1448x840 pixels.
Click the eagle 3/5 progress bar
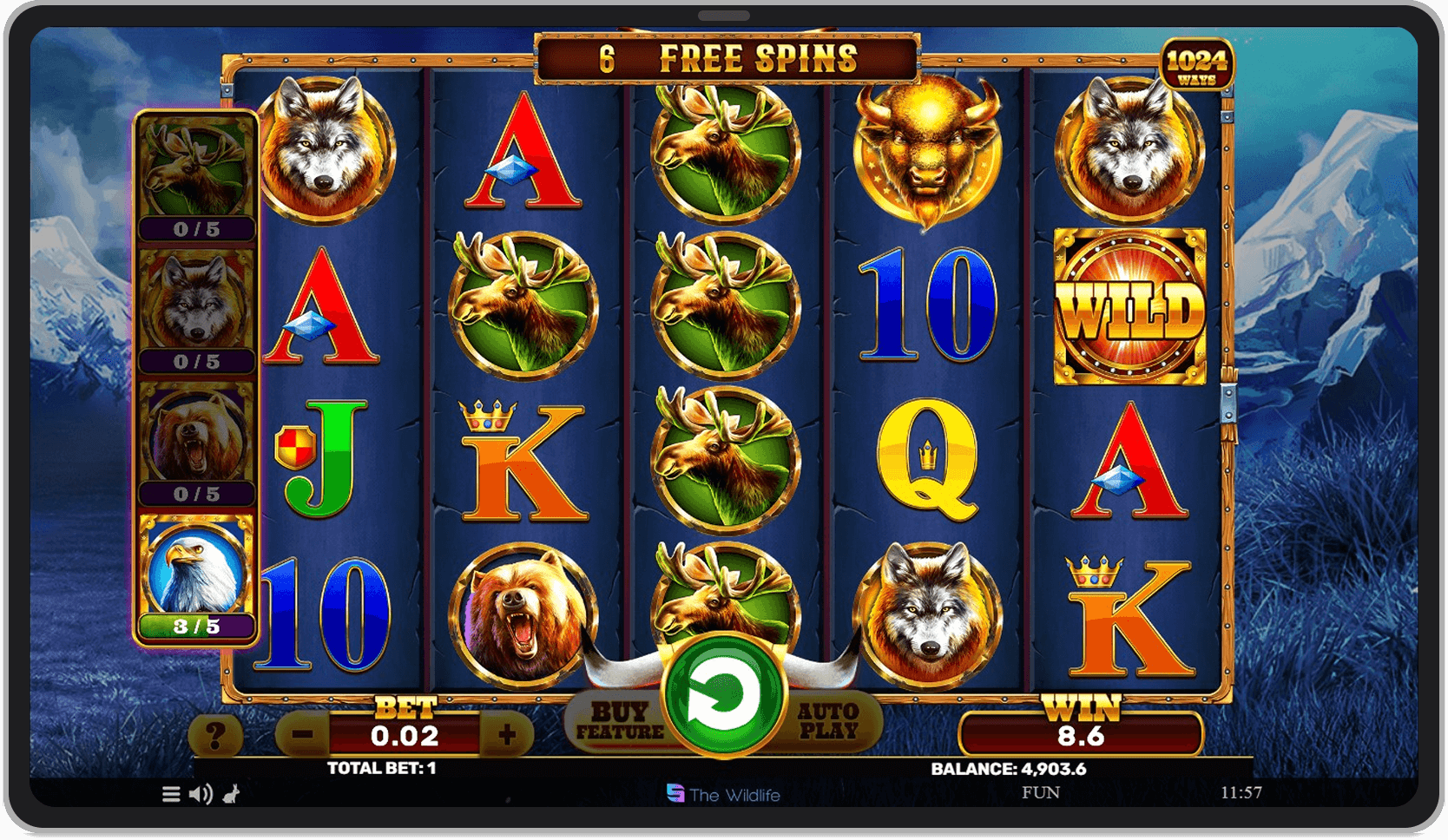195,627
